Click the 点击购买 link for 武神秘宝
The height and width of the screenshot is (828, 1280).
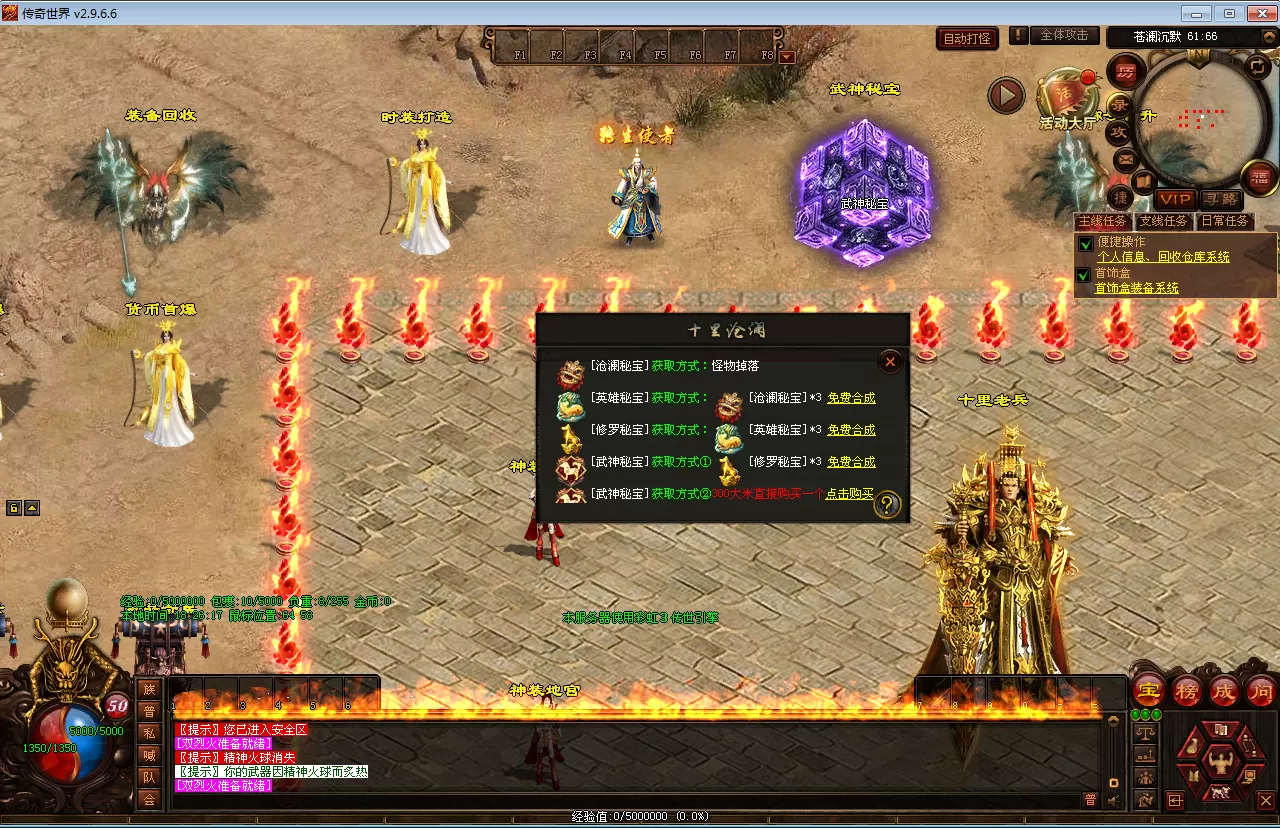[849, 494]
